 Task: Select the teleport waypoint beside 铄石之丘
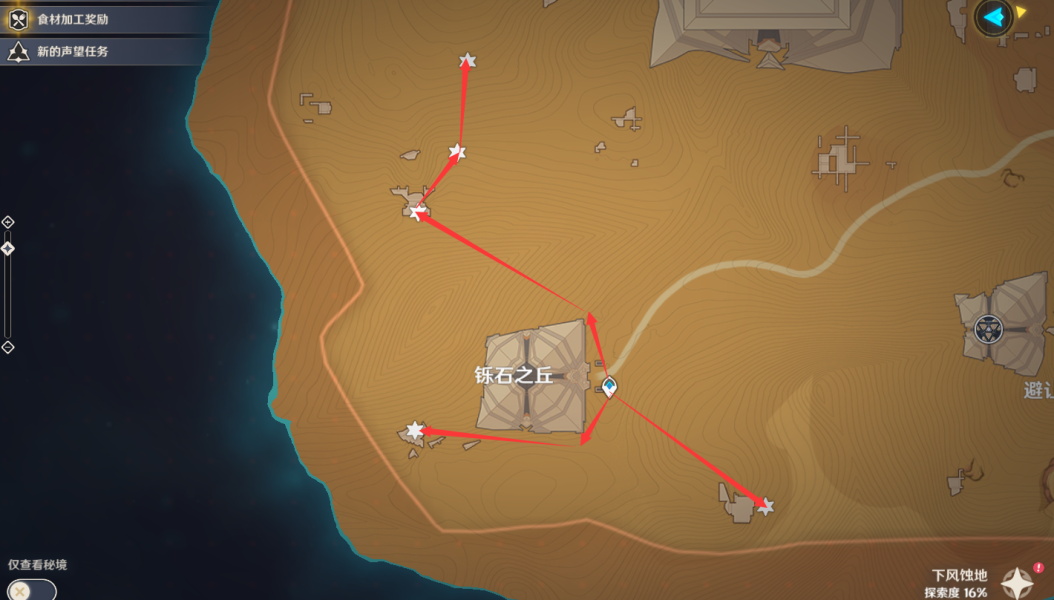pyautogui.click(x=609, y=387)
